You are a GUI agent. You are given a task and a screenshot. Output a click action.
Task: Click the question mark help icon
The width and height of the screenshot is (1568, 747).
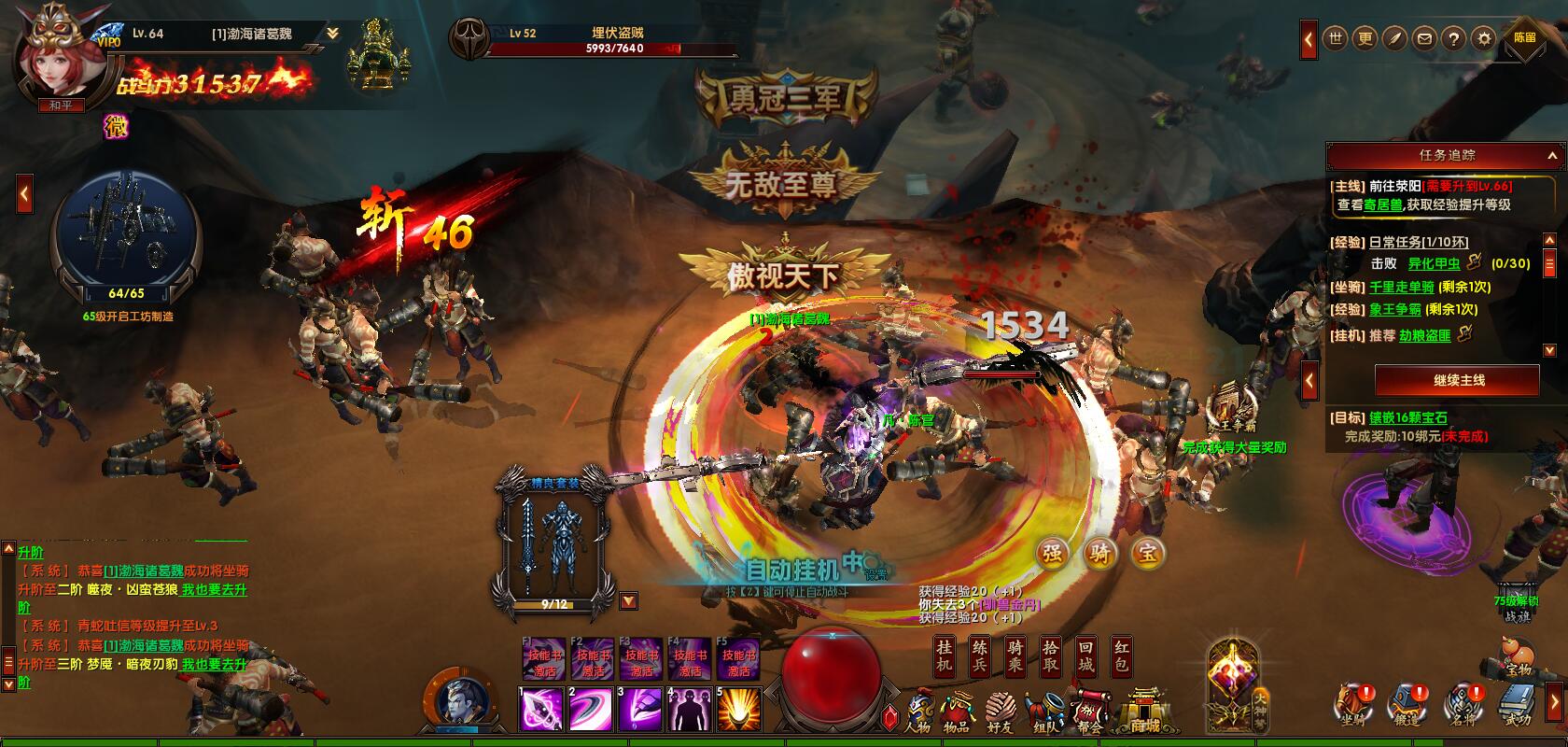(1452, 39)
